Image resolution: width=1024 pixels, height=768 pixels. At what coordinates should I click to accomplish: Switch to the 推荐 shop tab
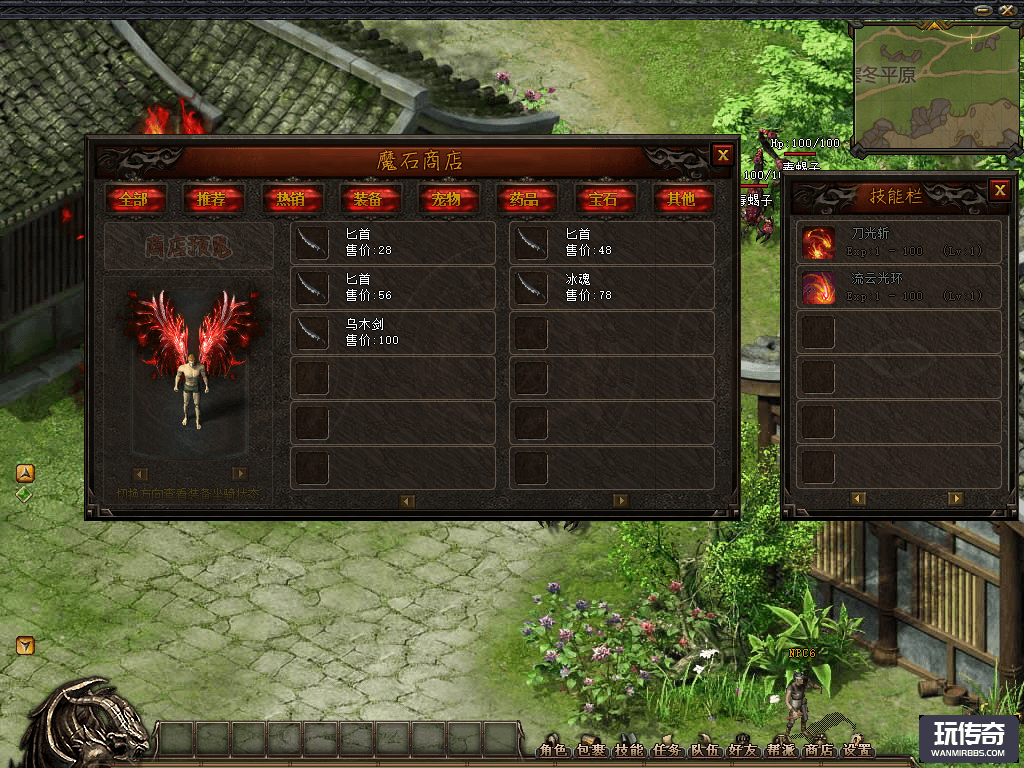pyautogui.click(x=212, y=198)
